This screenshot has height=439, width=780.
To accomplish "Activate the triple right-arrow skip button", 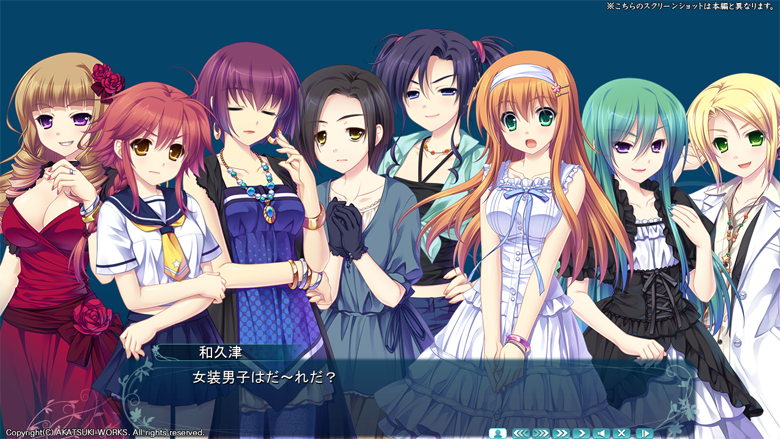I will click(x=541, y=432).
